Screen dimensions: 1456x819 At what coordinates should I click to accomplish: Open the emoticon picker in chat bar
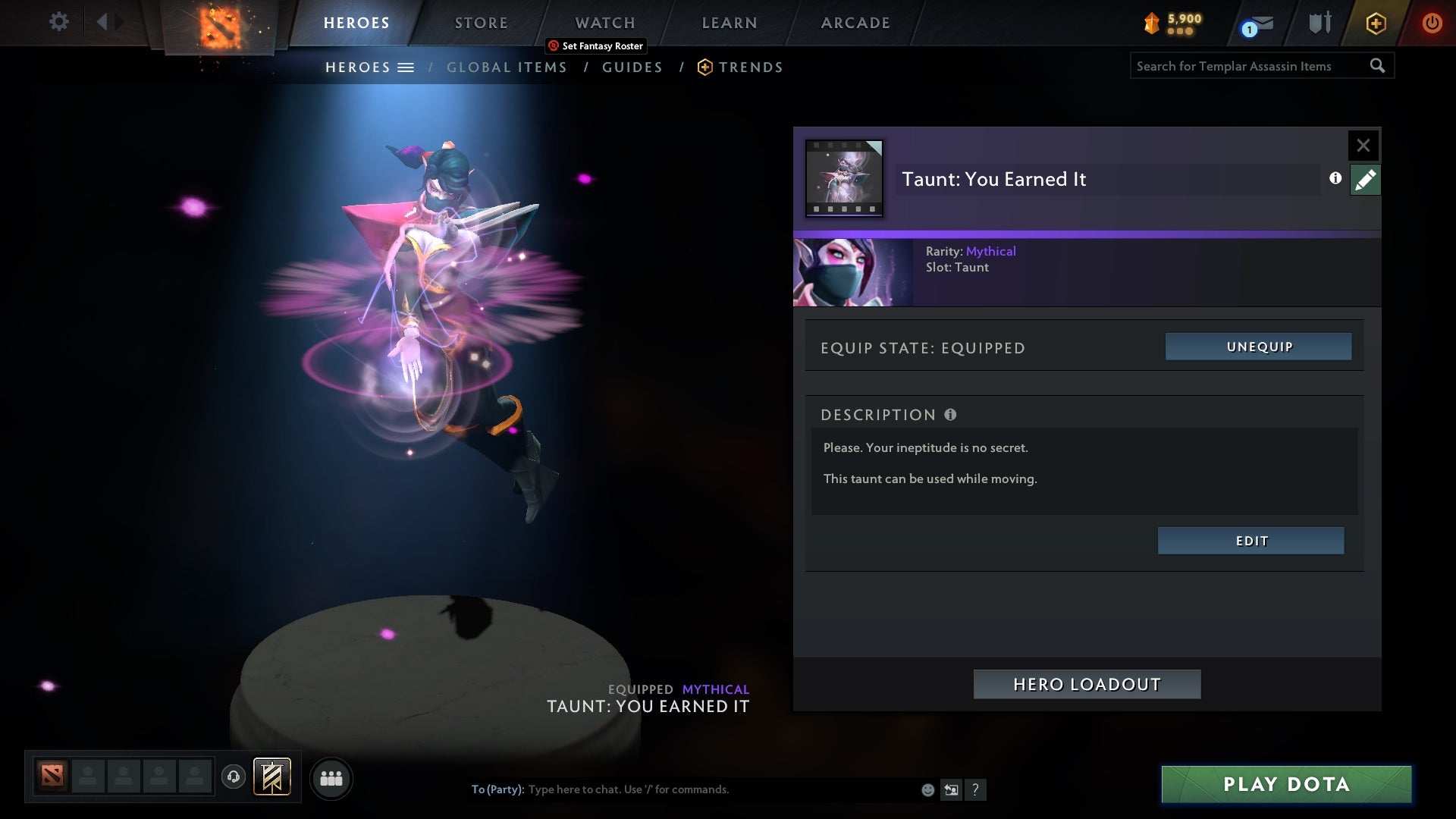927,789
